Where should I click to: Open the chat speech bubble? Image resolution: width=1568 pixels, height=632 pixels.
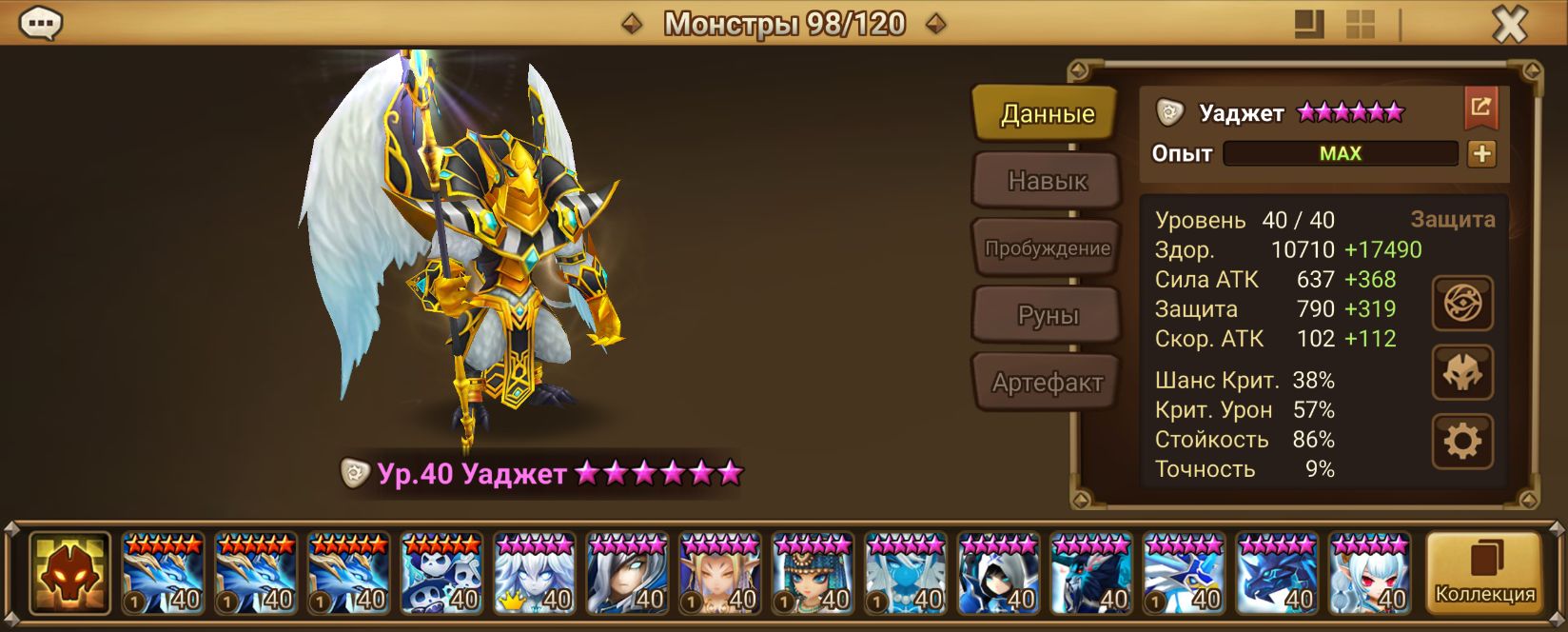(x=41, y=24)
